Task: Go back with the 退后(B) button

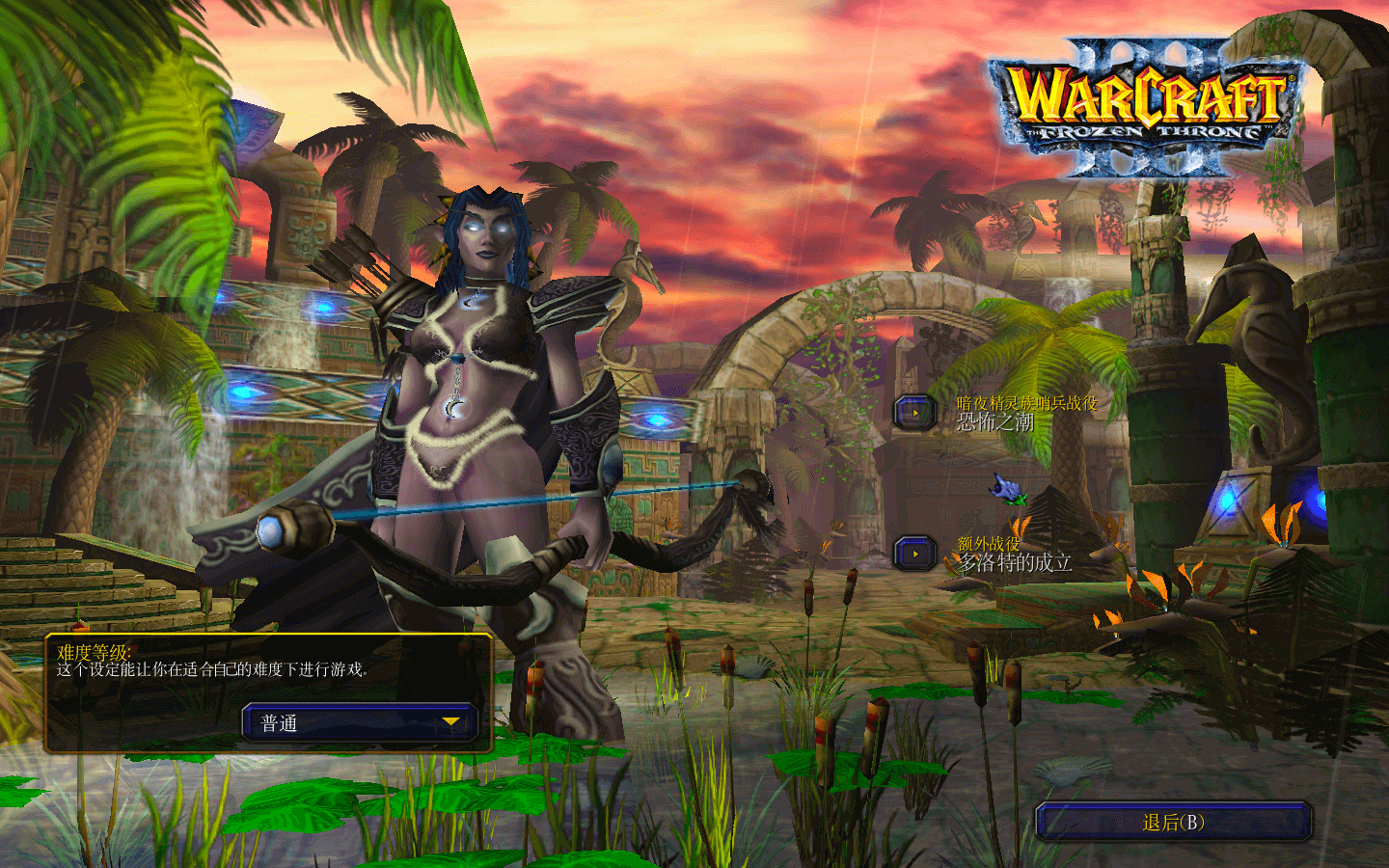Action: [x=1173, y=823]
